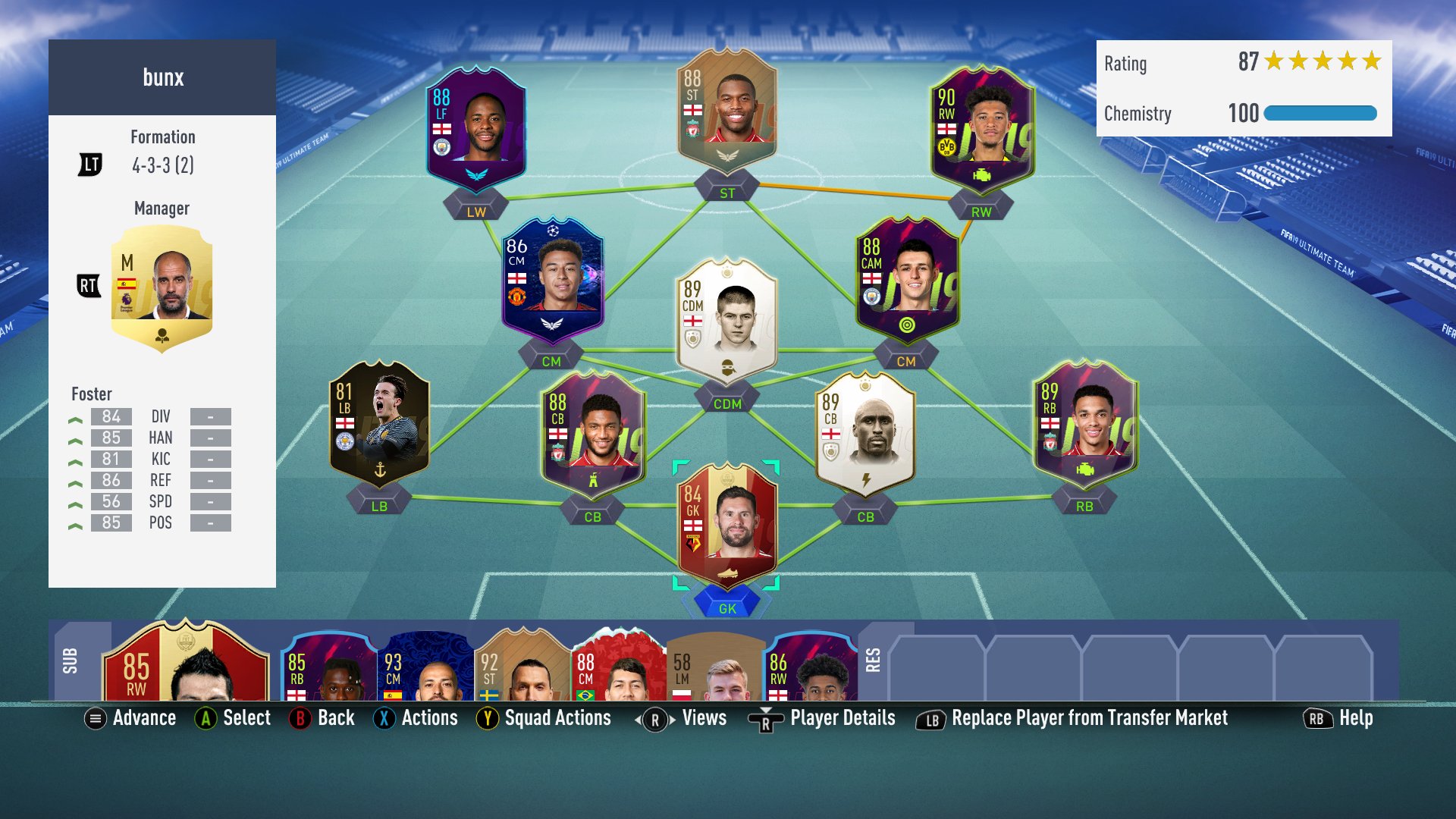Select the Guardiola manager card
Viewport: 1456px width, 819px height.
point(162,288)
